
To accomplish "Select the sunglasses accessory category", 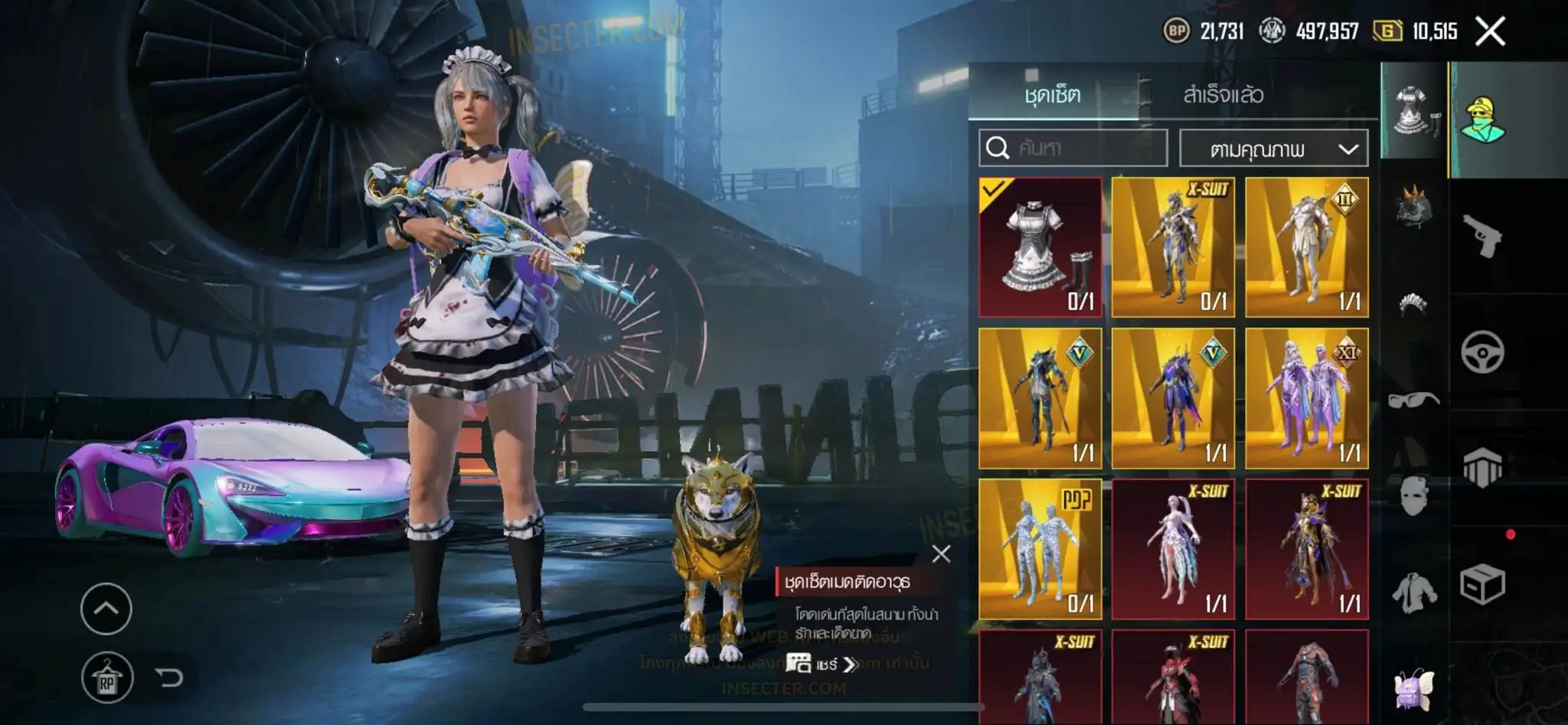I will pos(1413,399).
